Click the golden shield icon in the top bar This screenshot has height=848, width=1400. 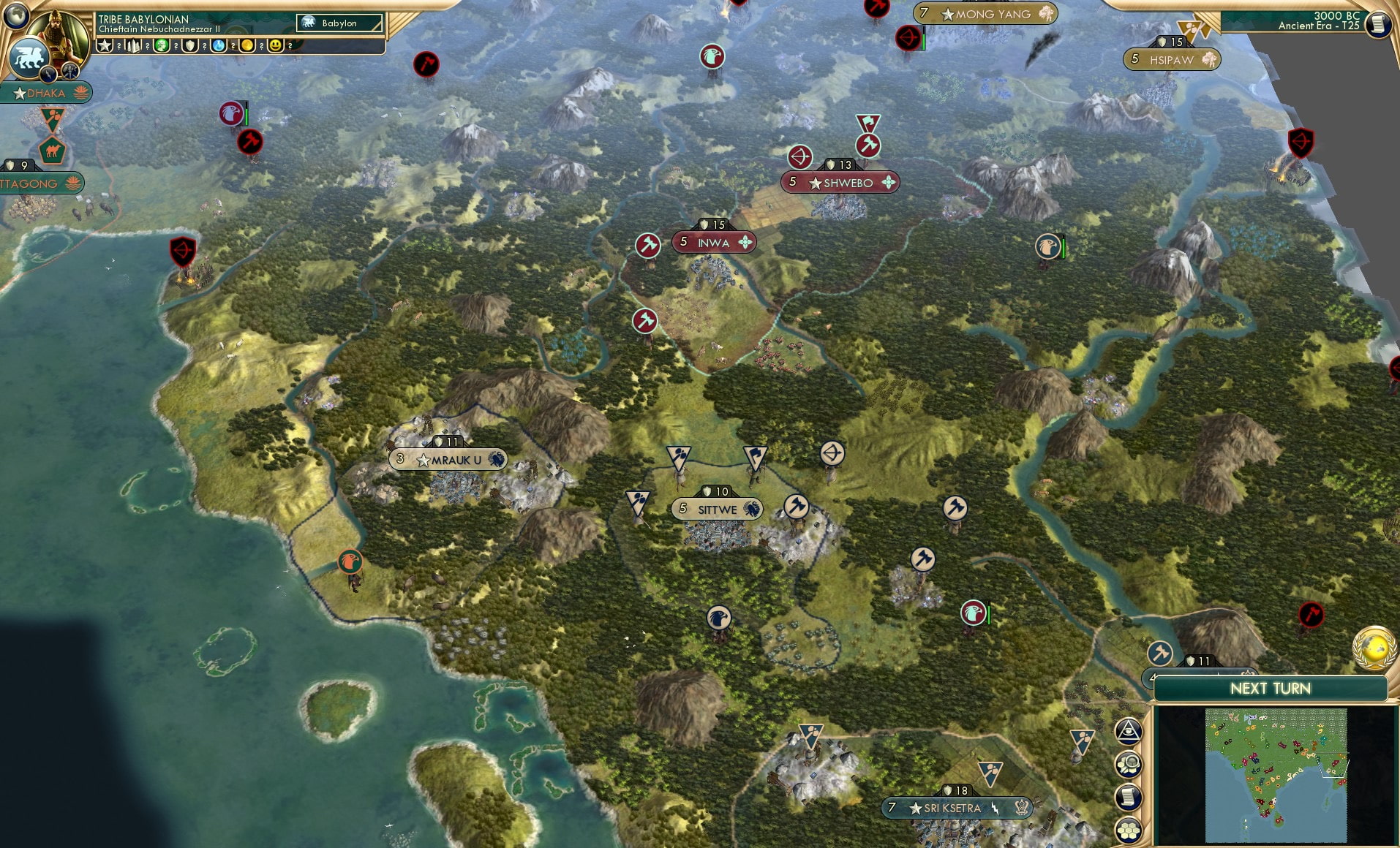click(190, 45)
